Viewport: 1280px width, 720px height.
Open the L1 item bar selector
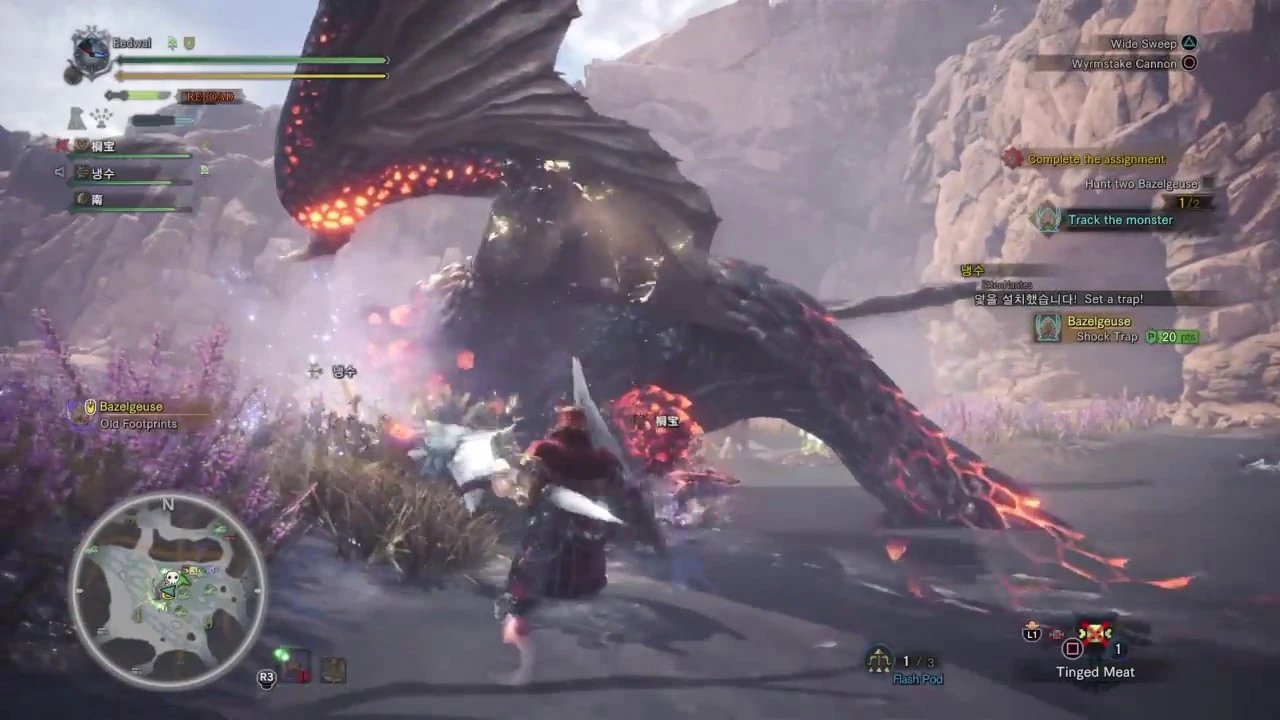(x=1031, y=633)
